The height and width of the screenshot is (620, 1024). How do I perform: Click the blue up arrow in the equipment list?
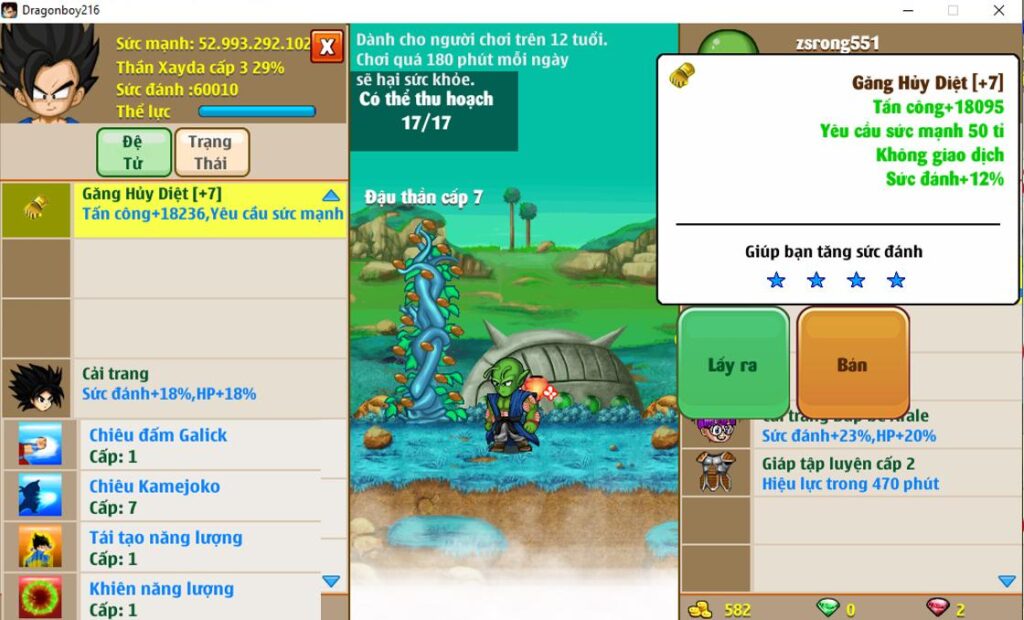[x=331, y=196]
